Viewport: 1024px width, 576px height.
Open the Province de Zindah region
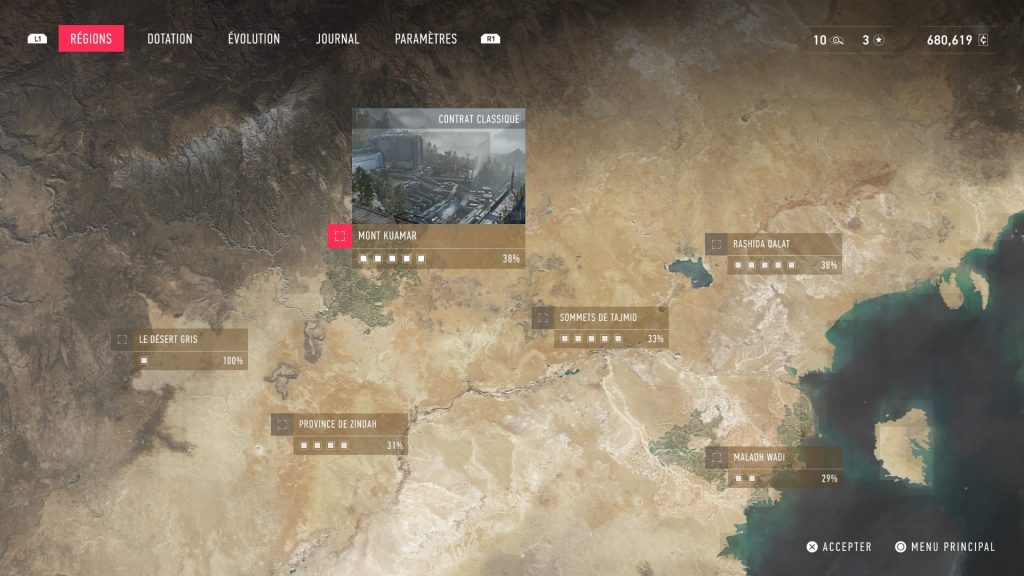[340, 425]
